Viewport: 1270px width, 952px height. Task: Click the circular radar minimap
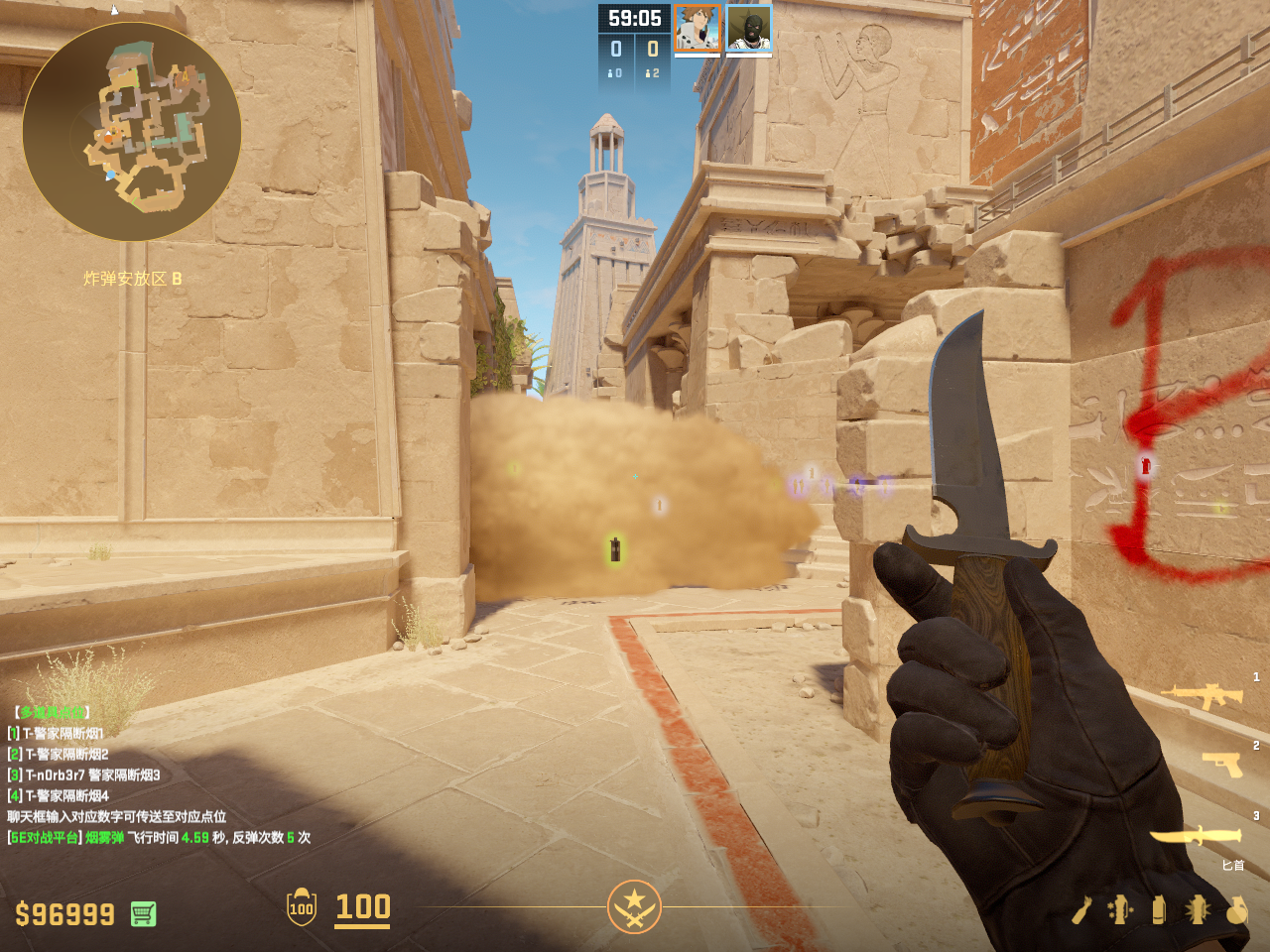tap(131, 131)
